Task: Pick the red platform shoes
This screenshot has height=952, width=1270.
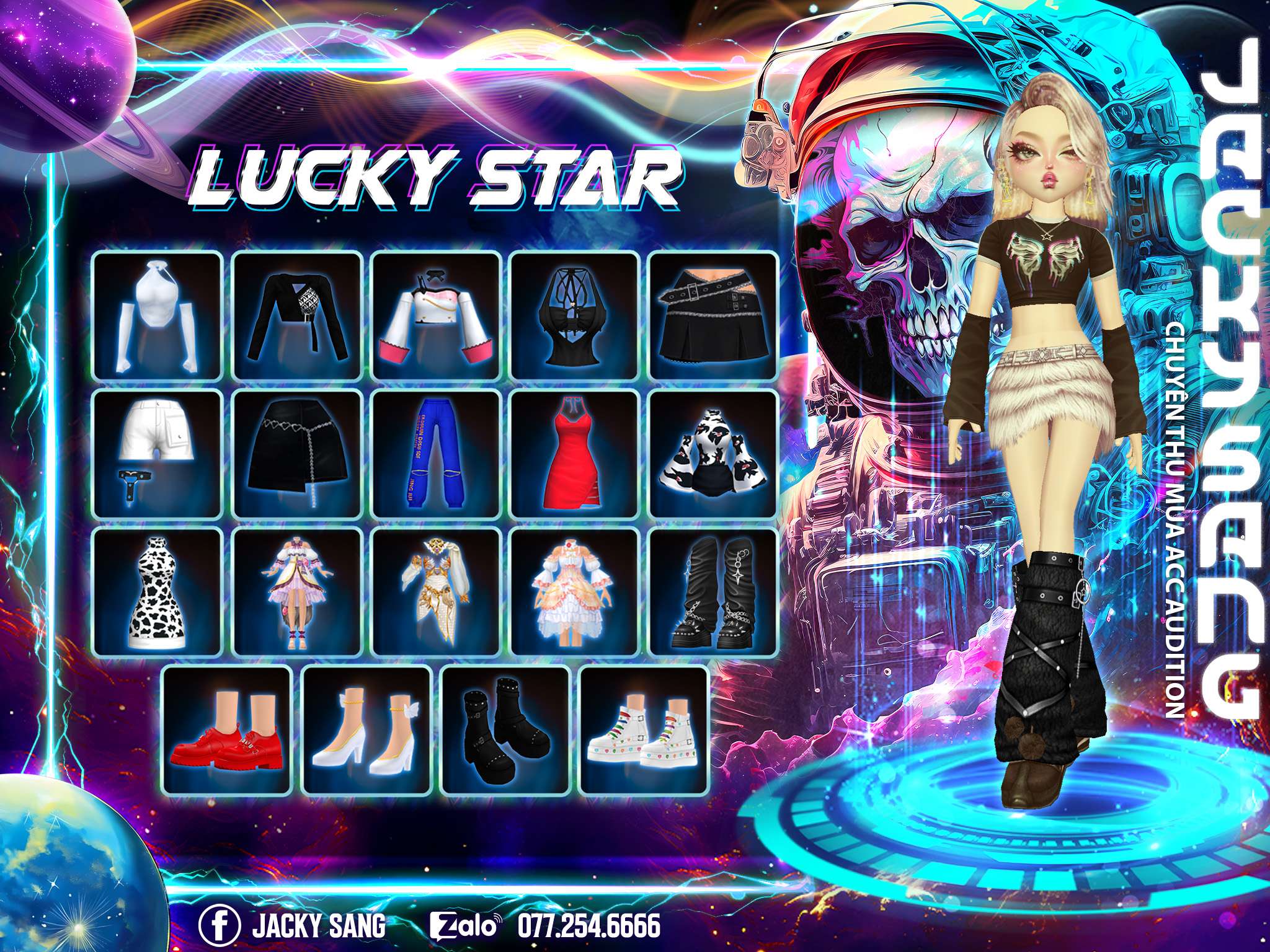Action: (227, 729)
